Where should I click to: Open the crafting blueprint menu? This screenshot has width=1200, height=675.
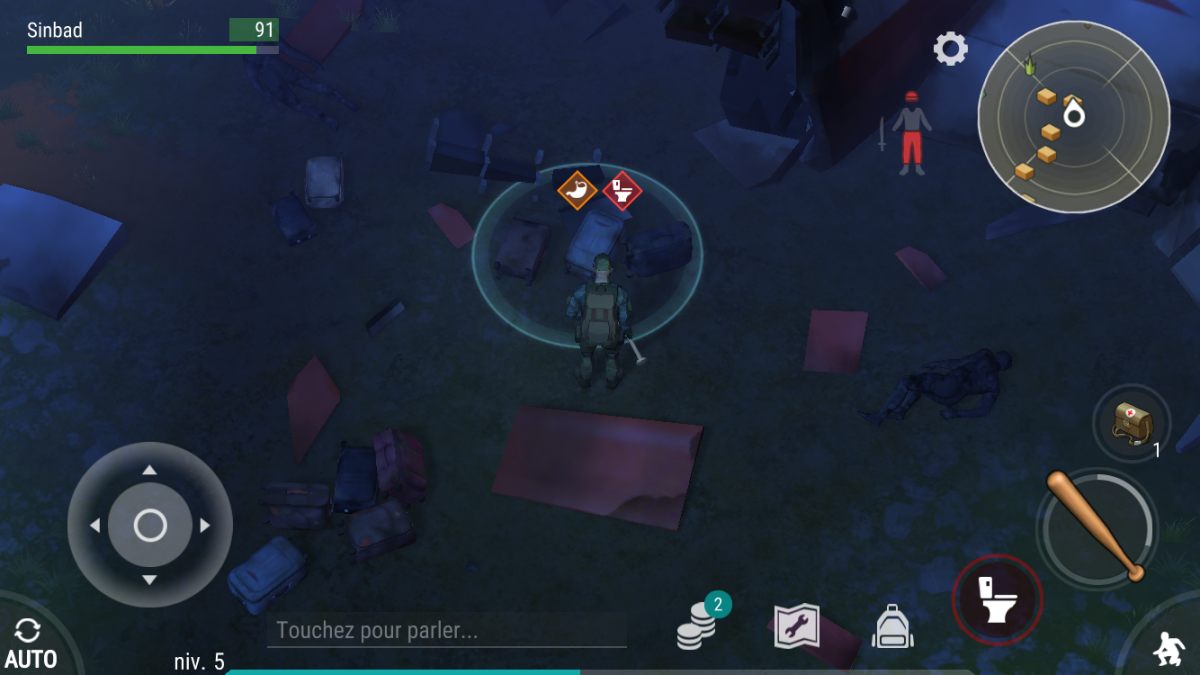pyautogui.click(x=797, y=627)
